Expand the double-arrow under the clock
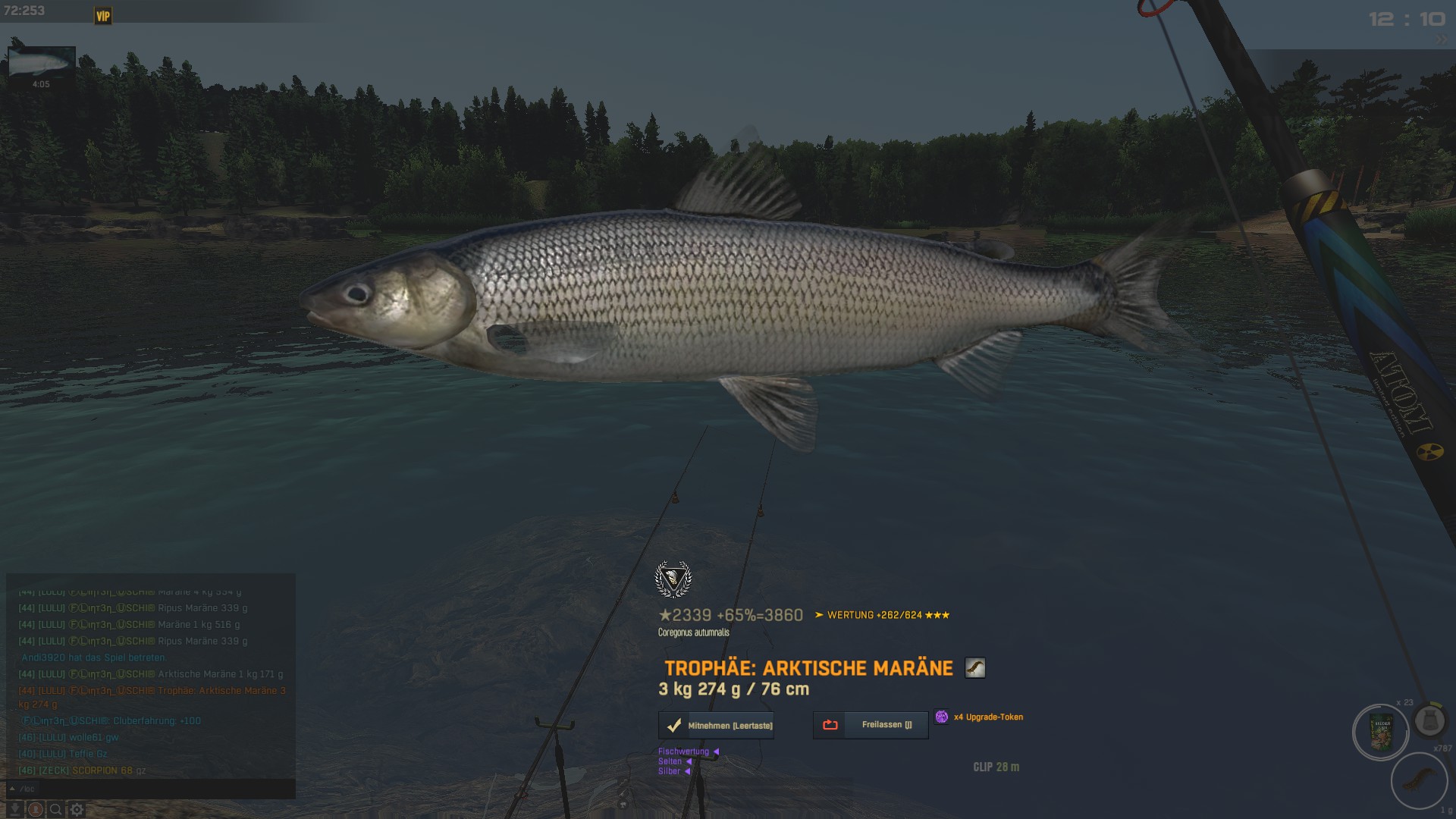1456x819 pixels. tap(1440, 40)
